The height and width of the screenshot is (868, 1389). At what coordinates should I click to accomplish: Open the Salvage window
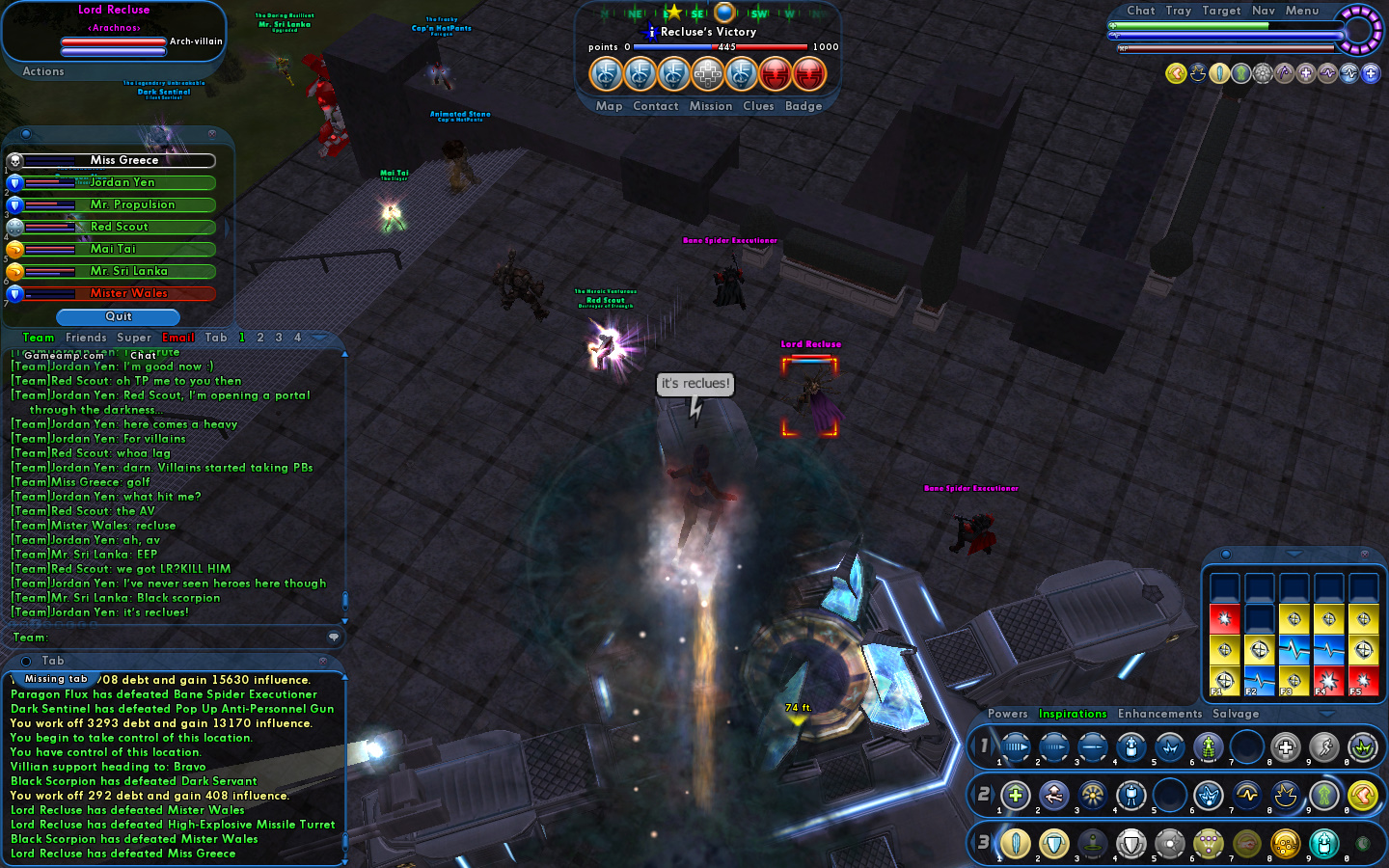1236,714
